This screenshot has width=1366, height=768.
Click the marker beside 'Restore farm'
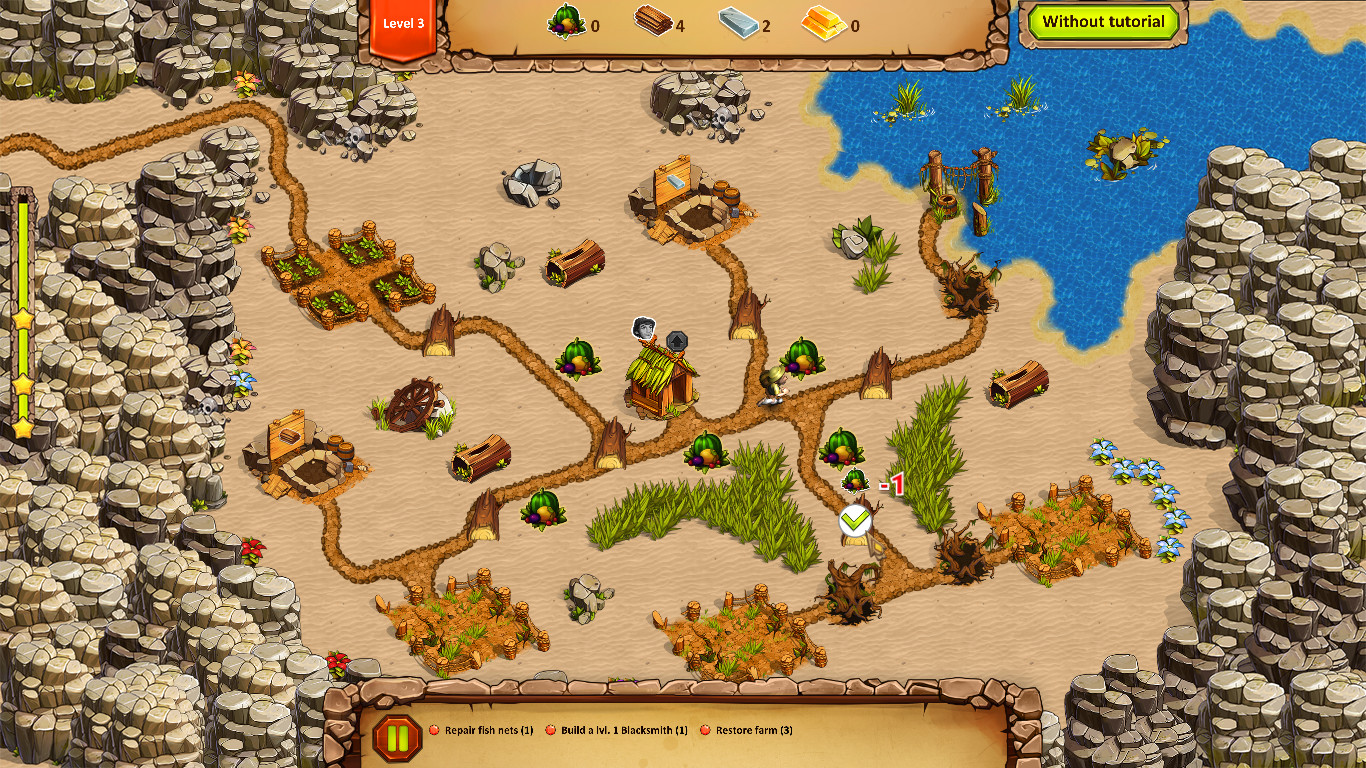tap(704, 730)
